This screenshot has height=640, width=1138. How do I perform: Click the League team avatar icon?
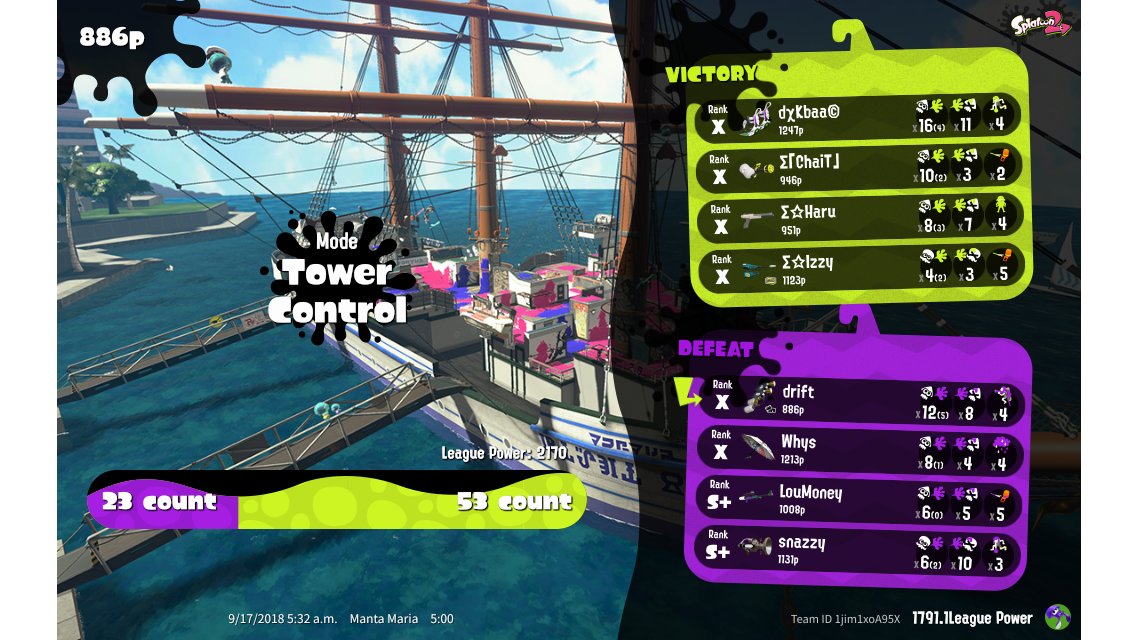click(x=1057, y=617)
